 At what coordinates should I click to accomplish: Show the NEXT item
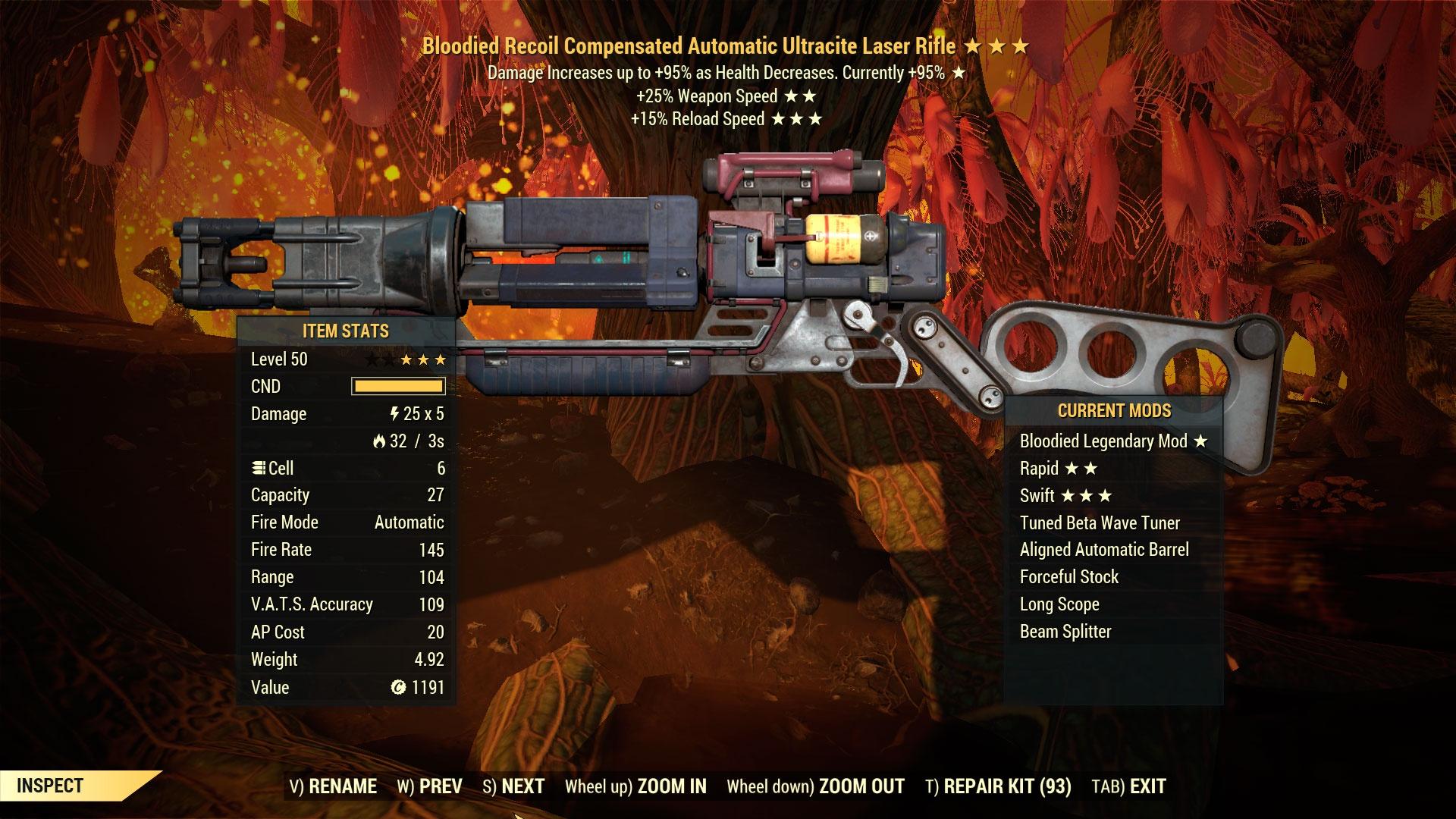tap(513, 786)
